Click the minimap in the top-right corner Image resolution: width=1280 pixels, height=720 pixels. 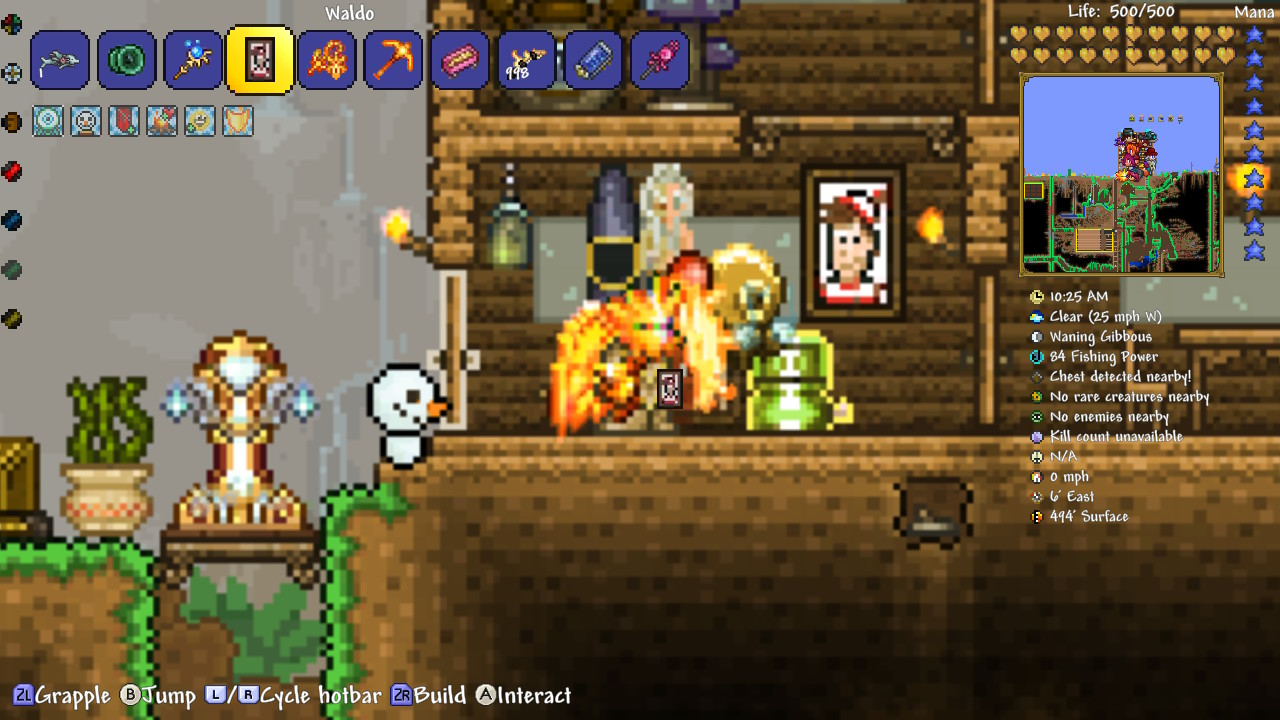[1121, 170]
